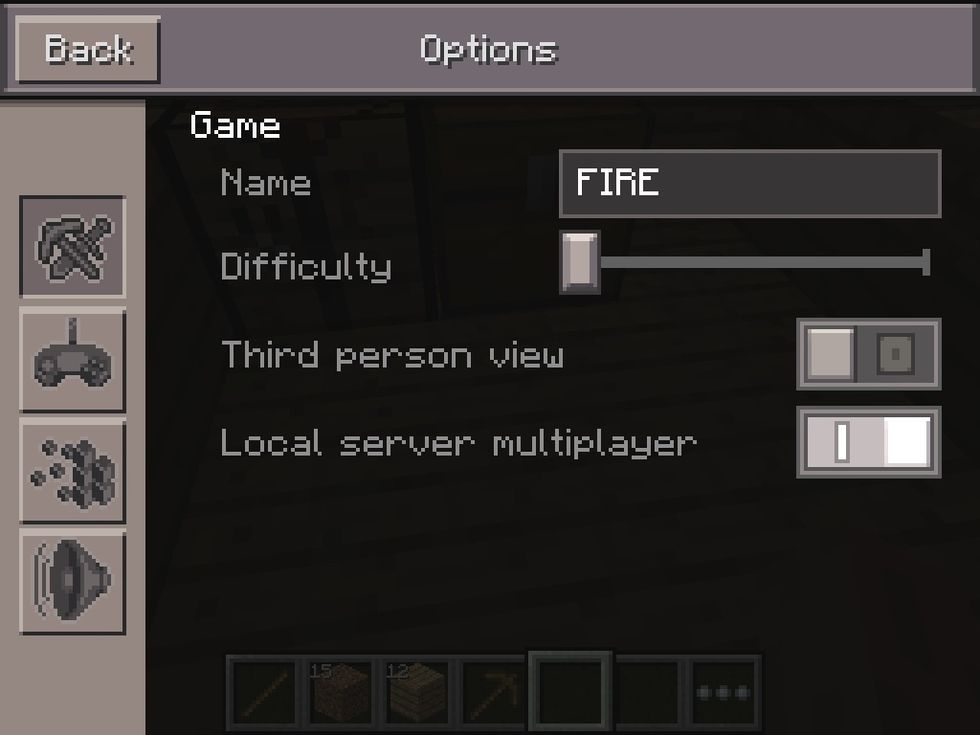Screen dimensions: 980x735
Task: Edit the Name text field
Action: pyautogui.click(x=749, y=183)
